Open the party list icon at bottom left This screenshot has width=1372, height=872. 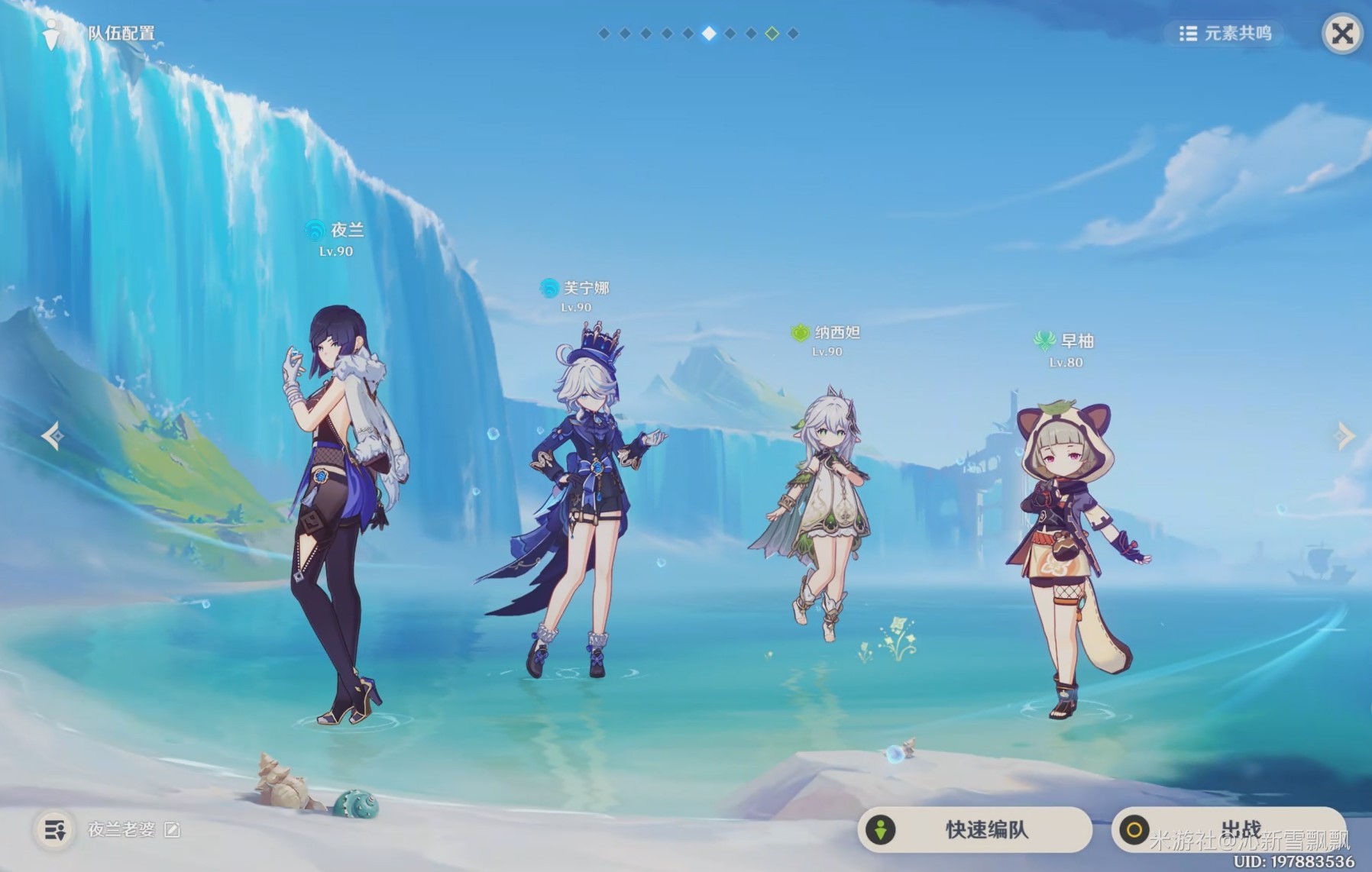click(x=55, y=830)
